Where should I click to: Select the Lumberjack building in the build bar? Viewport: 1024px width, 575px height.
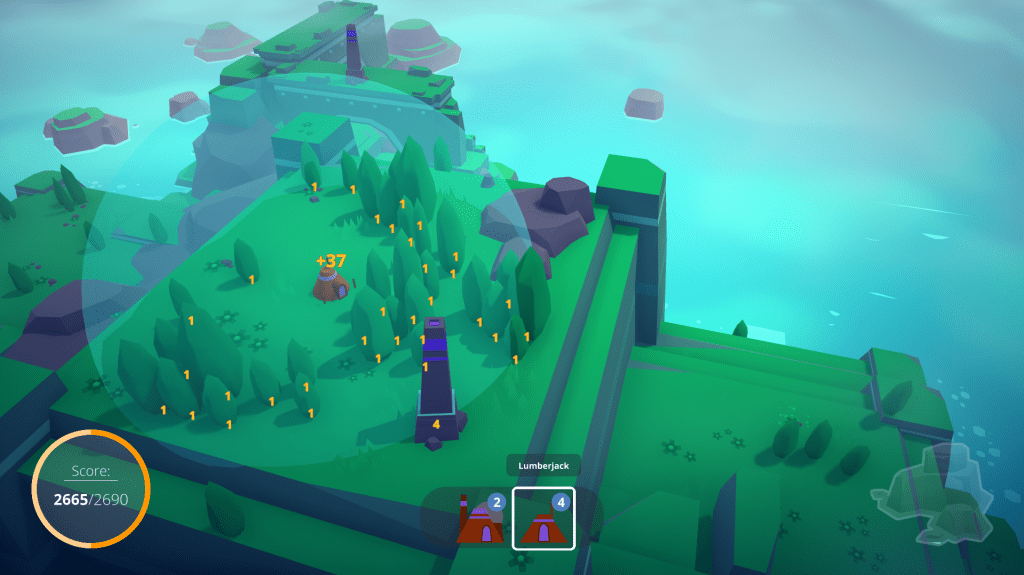[x=544, y=519]
